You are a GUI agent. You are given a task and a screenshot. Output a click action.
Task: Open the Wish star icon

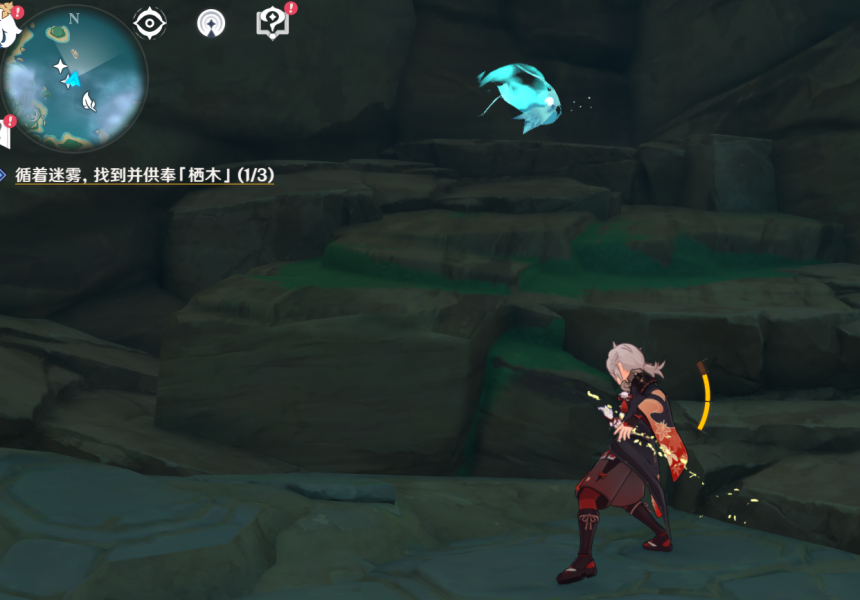point(210,23)
